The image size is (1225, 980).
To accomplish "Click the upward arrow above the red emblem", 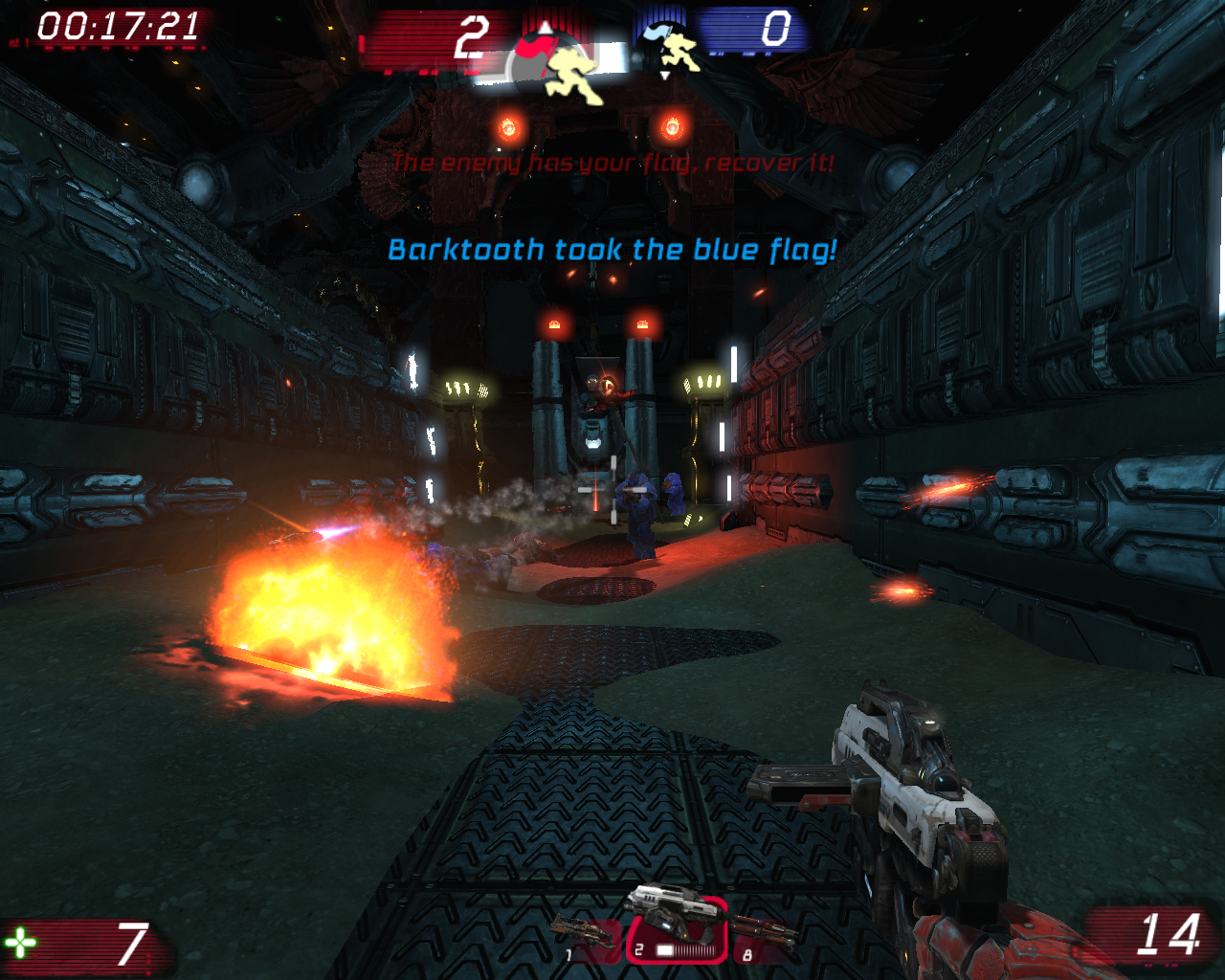I will click(545, 27).
